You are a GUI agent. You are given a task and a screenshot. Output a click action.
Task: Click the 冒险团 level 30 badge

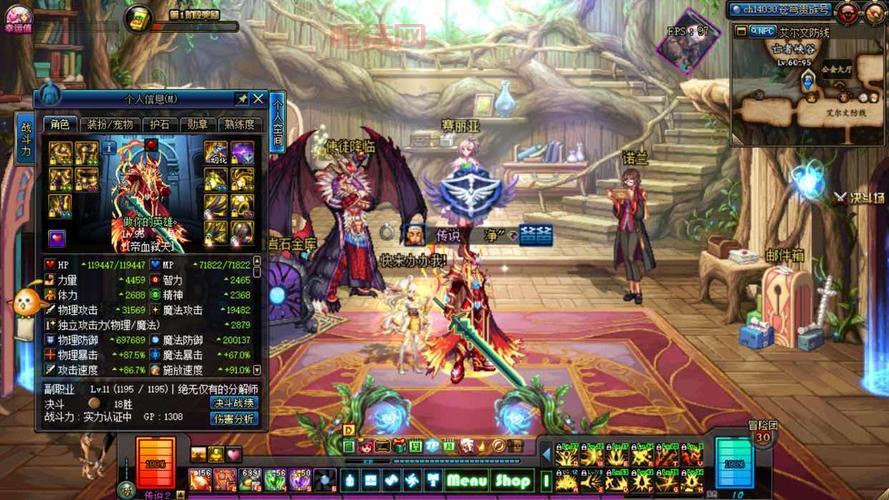(x=763, y=437)
